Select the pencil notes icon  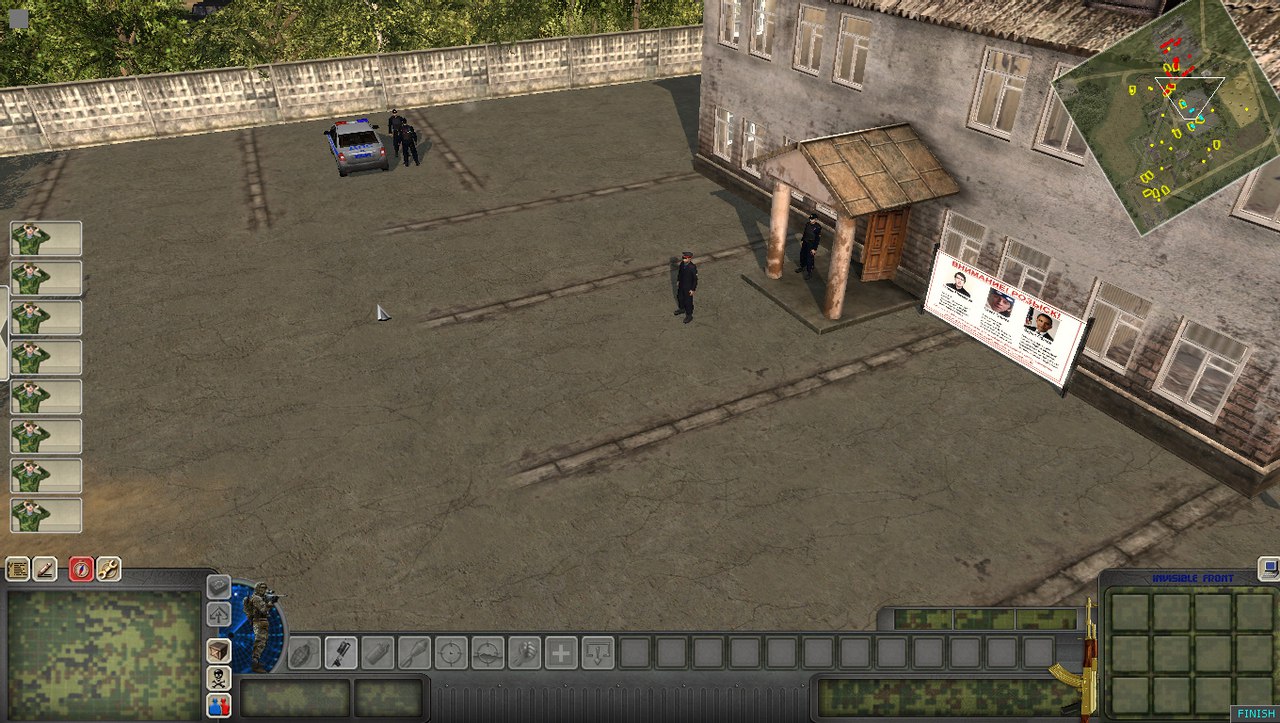[x=45, y=570]
